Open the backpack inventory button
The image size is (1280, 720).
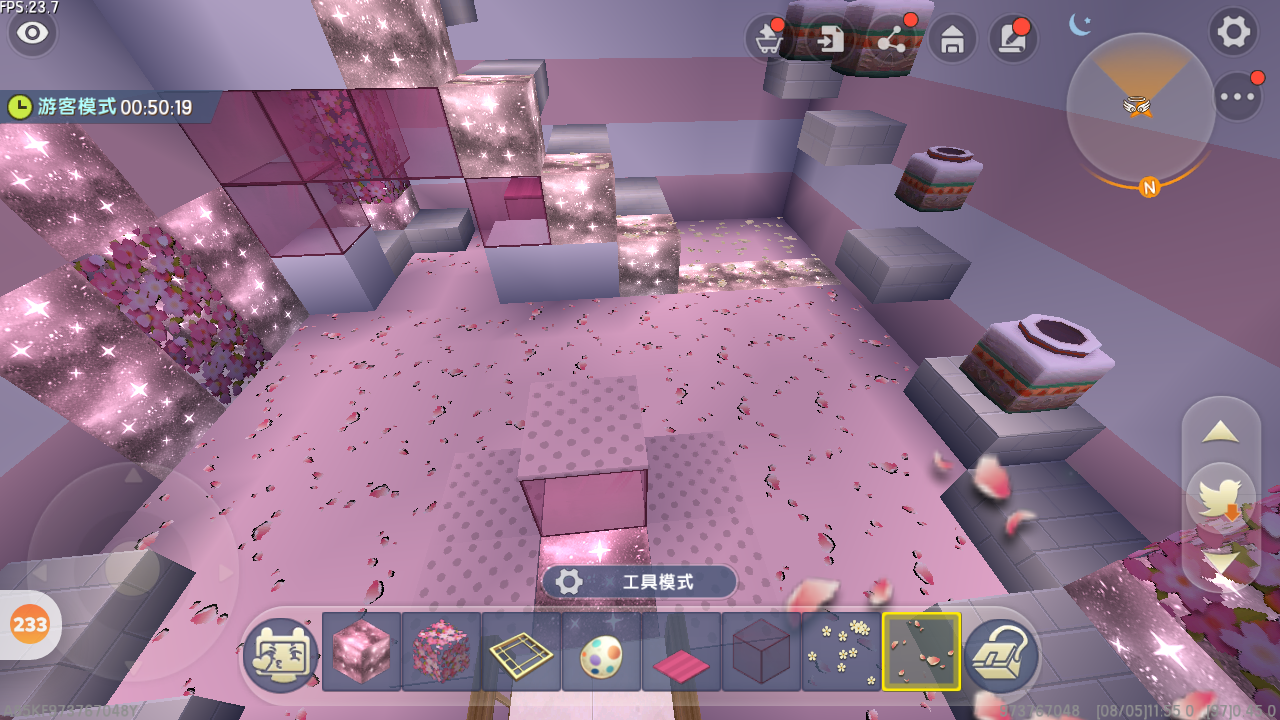coord(1002,653)
